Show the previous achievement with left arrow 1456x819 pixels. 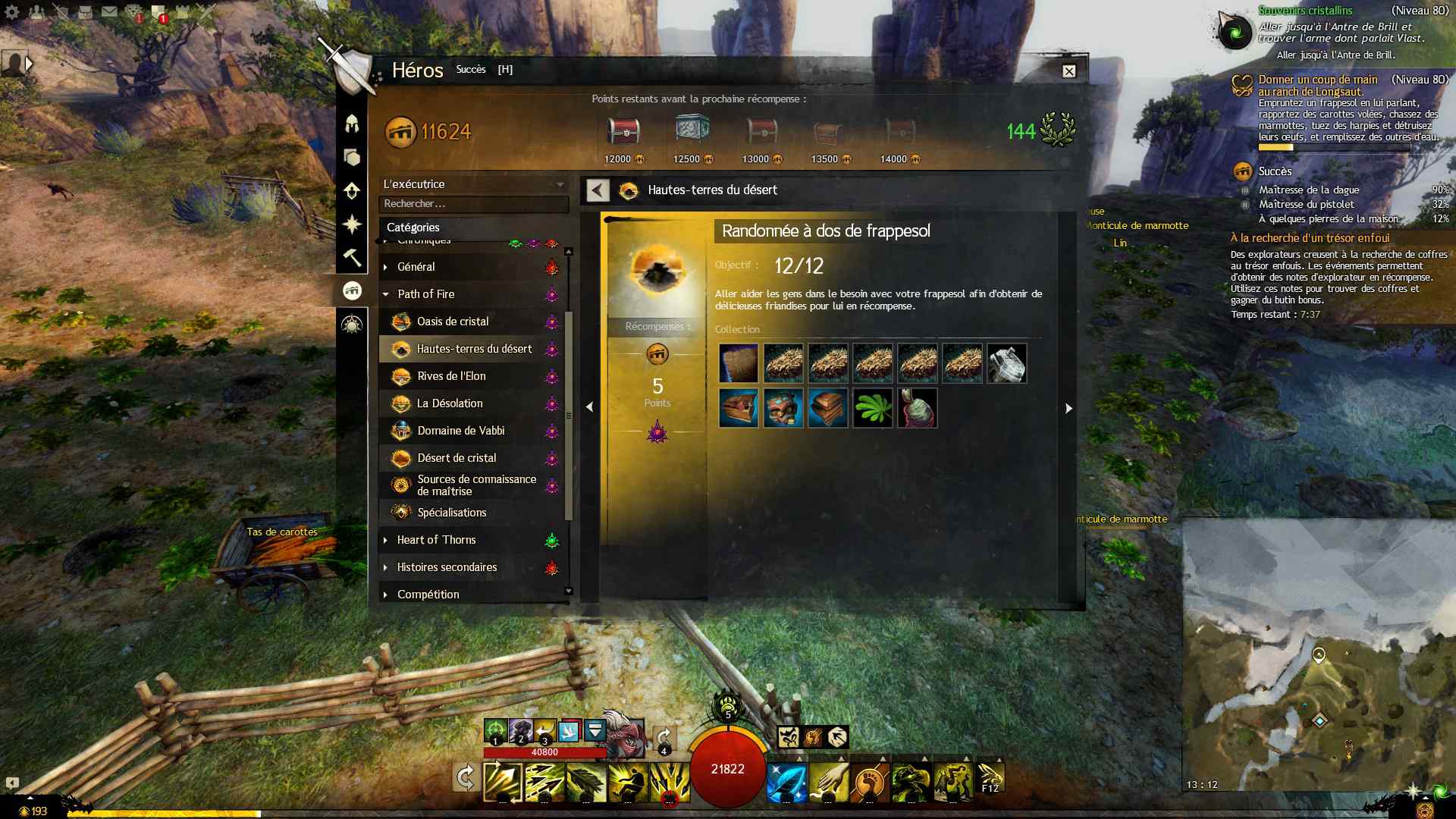[x=589, y=407]
